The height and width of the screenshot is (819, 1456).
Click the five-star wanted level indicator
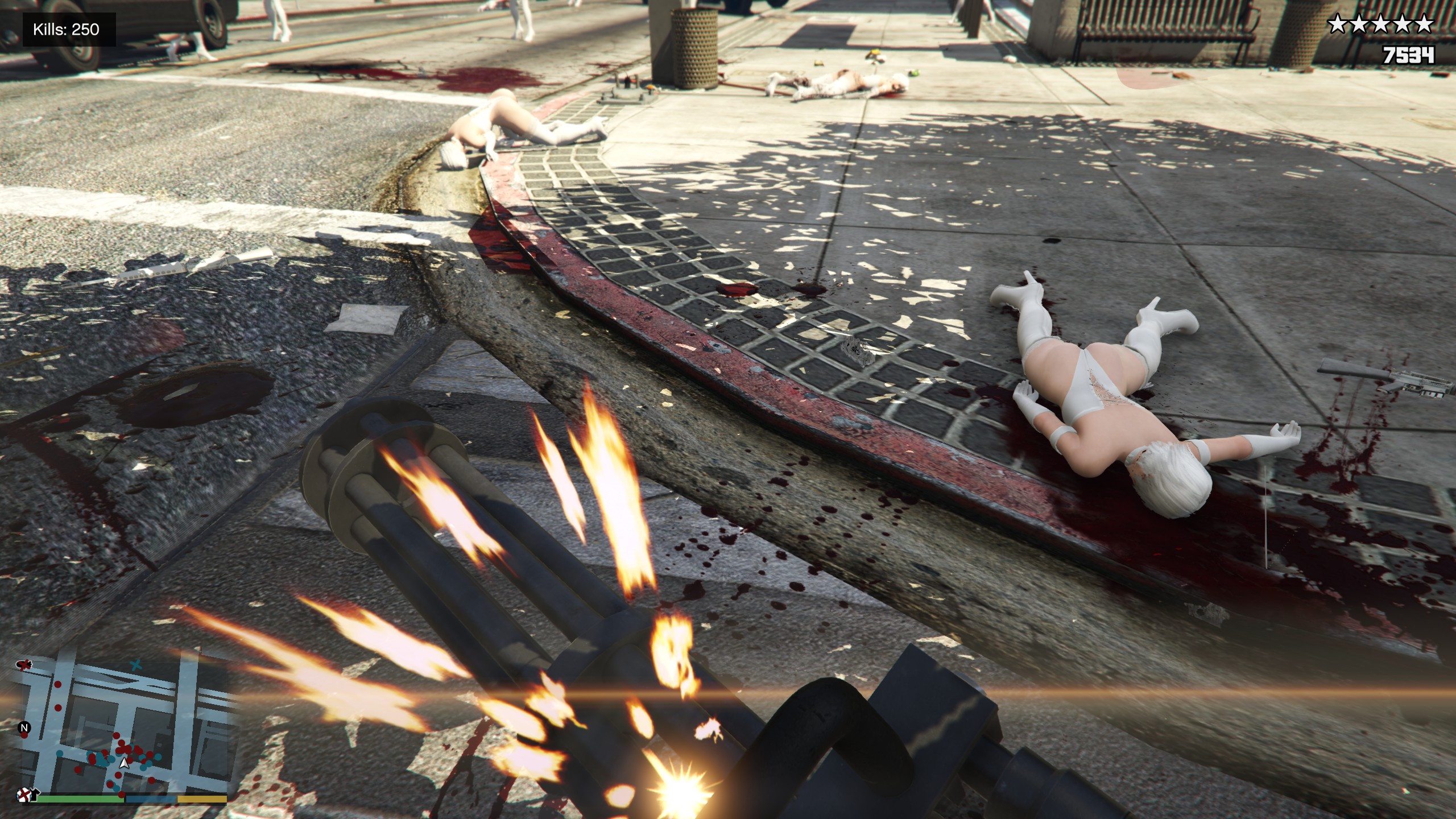click(x=1380, y=24)
